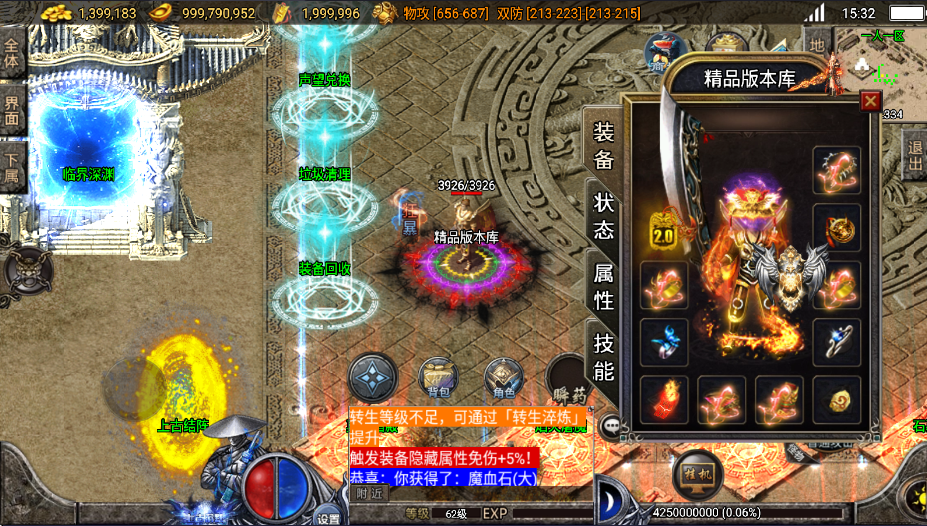Image resolution: width=927 pixels, height=526 pixels.
Task: Open the 状态 status tab
Action: pyautogui.click(x=603, y=214)
